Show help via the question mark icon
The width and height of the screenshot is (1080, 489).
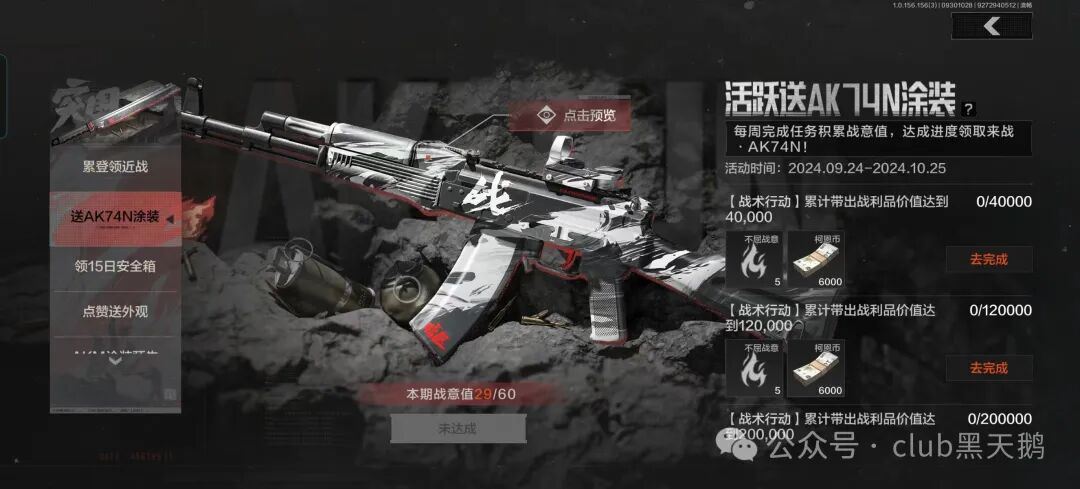click(968, 109)
